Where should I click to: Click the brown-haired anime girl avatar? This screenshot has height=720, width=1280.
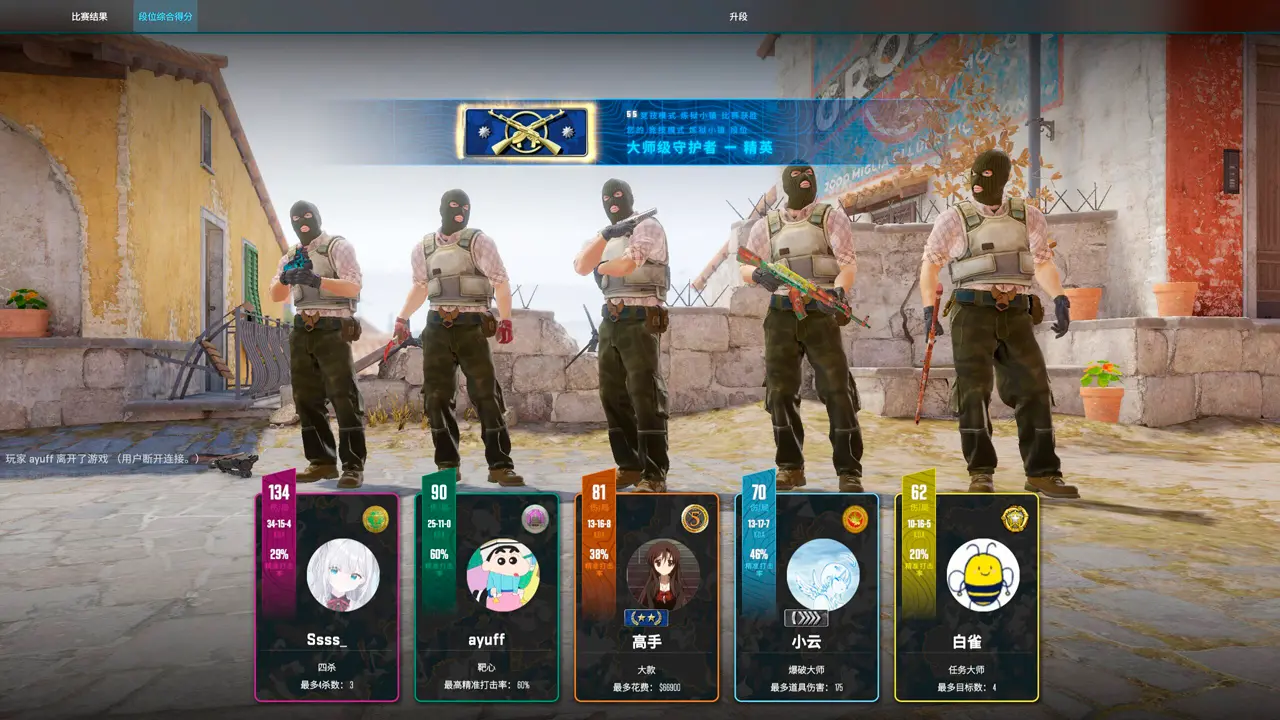pyautogui.click(x=663, y=575)
